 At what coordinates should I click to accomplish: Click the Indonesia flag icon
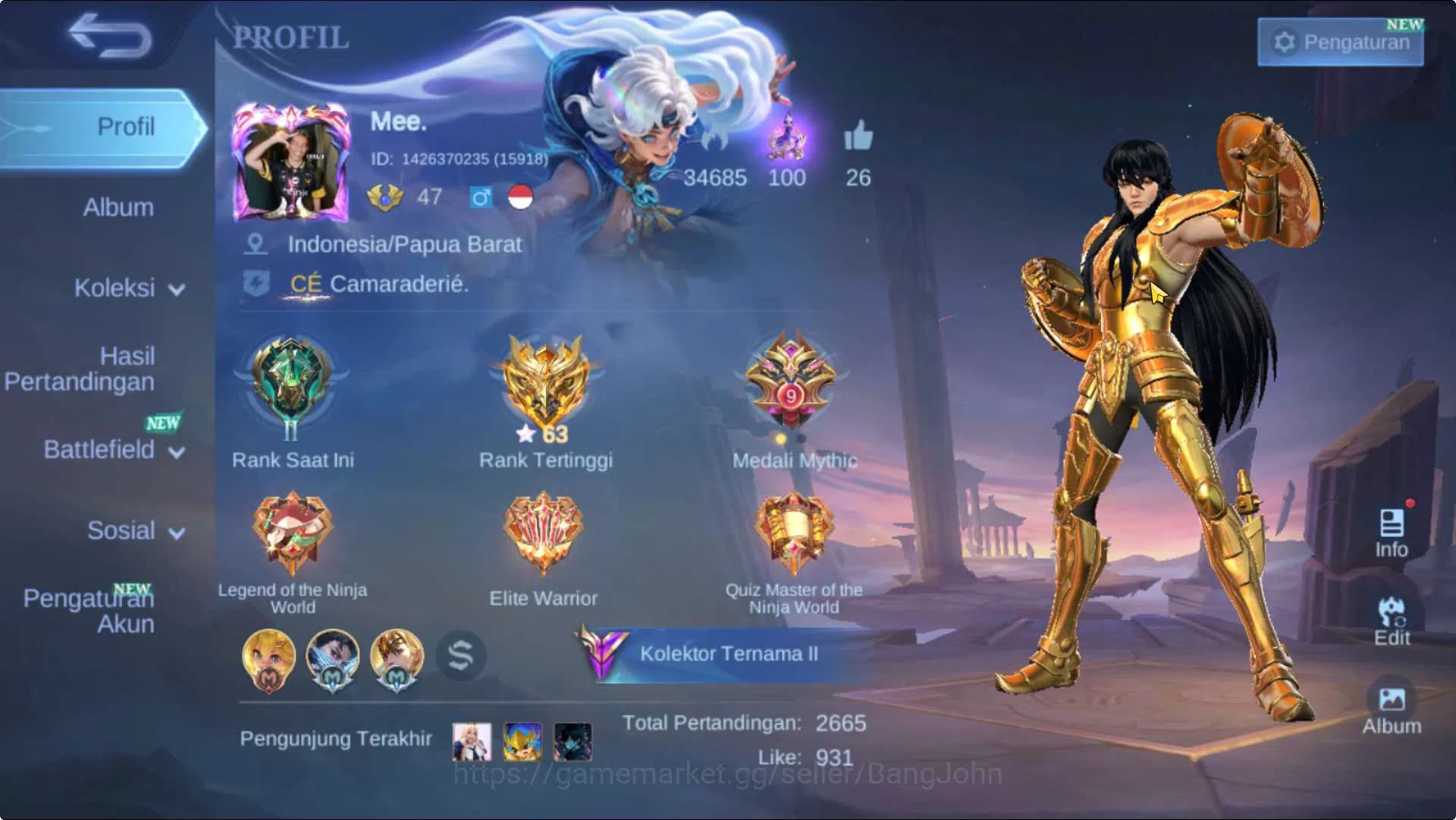[x=519, y=199]
